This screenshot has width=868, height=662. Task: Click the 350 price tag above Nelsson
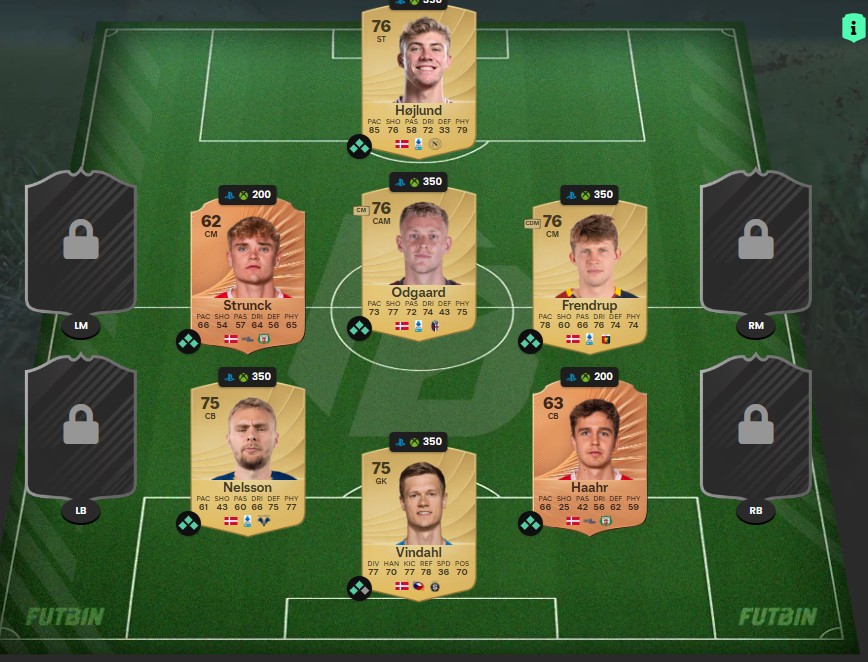pos(248,377)
